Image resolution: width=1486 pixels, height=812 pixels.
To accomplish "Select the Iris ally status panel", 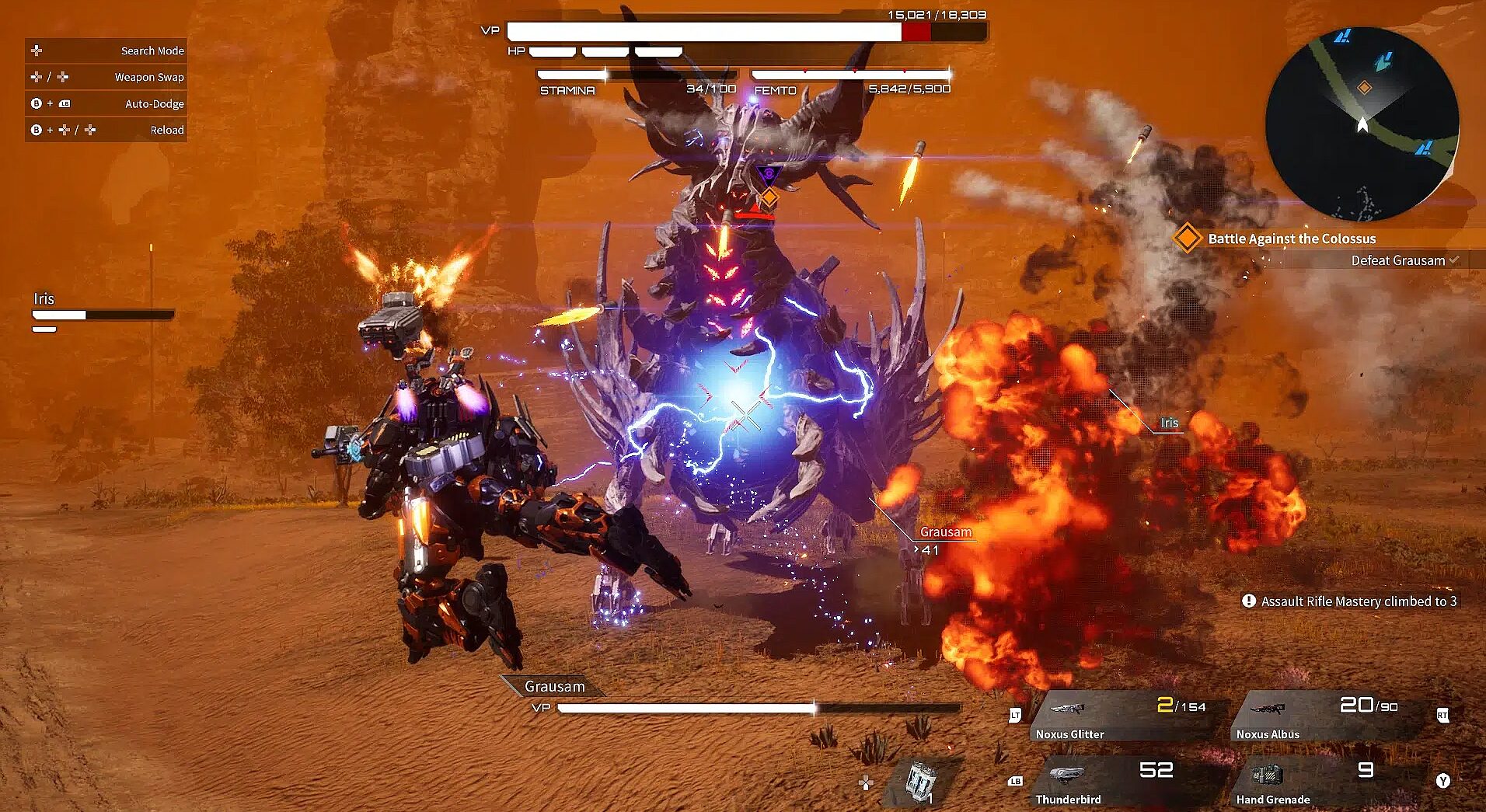I will coord(102,311).
